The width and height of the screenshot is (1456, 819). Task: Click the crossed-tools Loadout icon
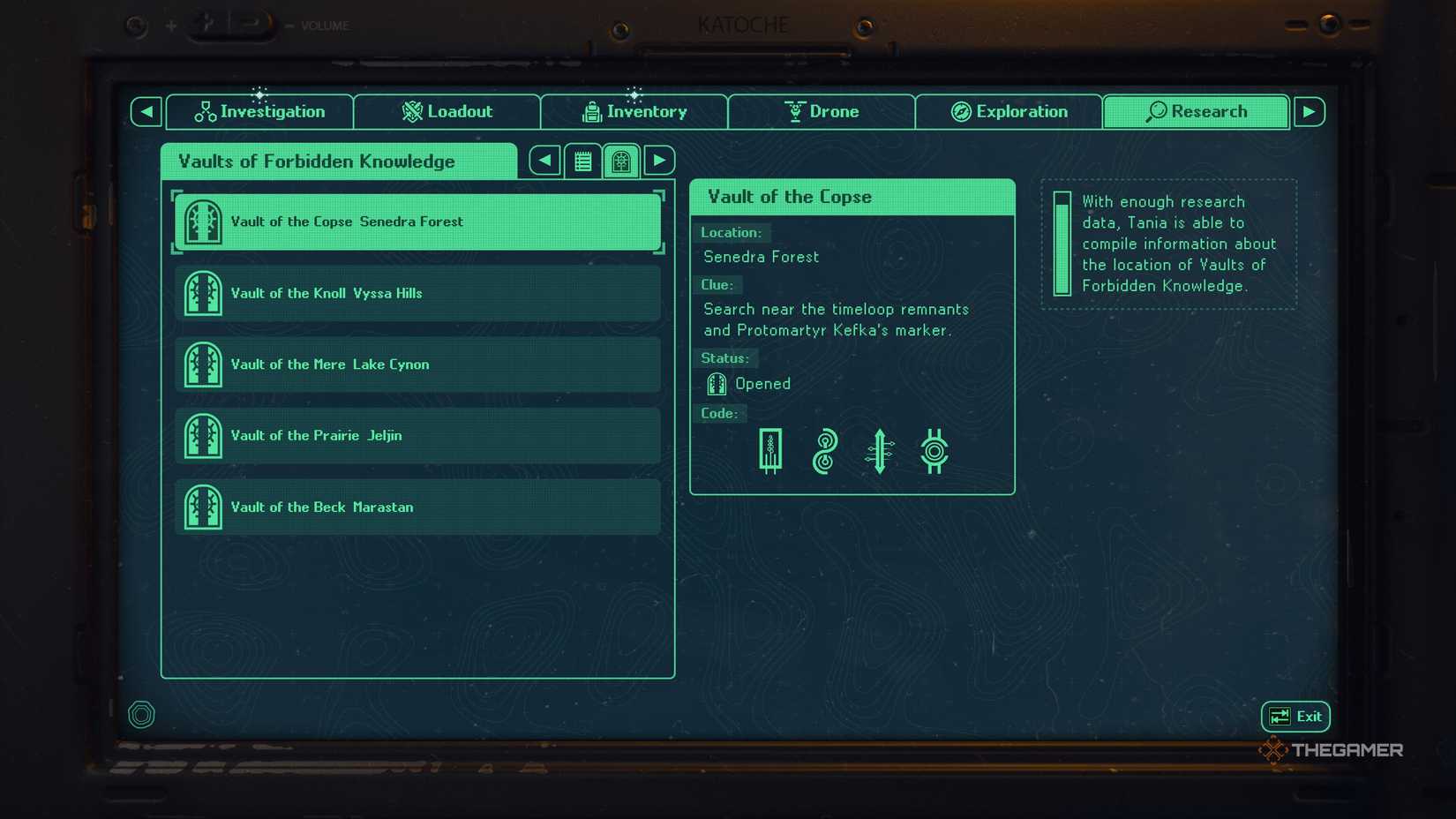pyautogui.click(x=411, y=111)
